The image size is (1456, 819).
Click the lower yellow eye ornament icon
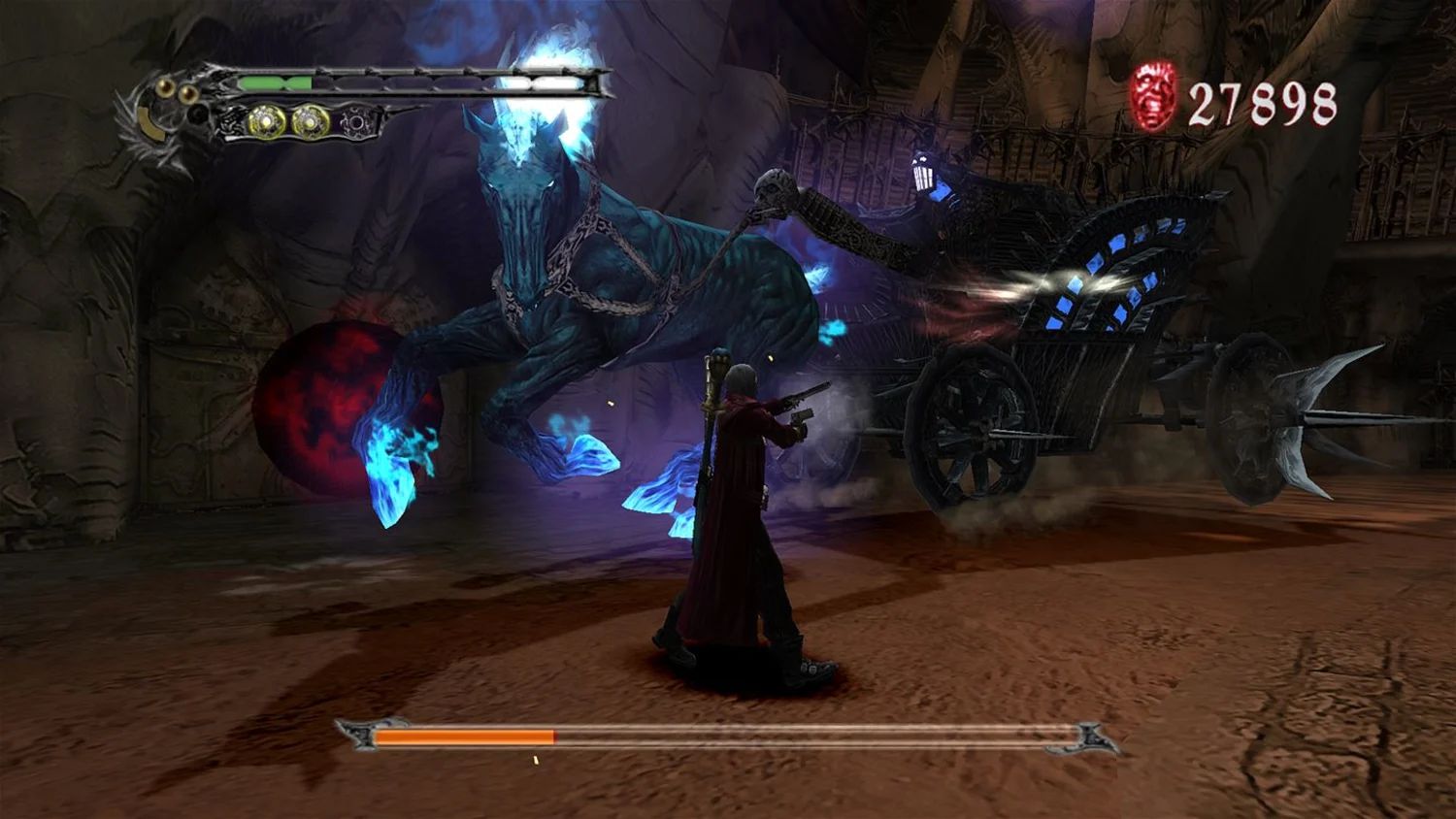pos(186,92)
